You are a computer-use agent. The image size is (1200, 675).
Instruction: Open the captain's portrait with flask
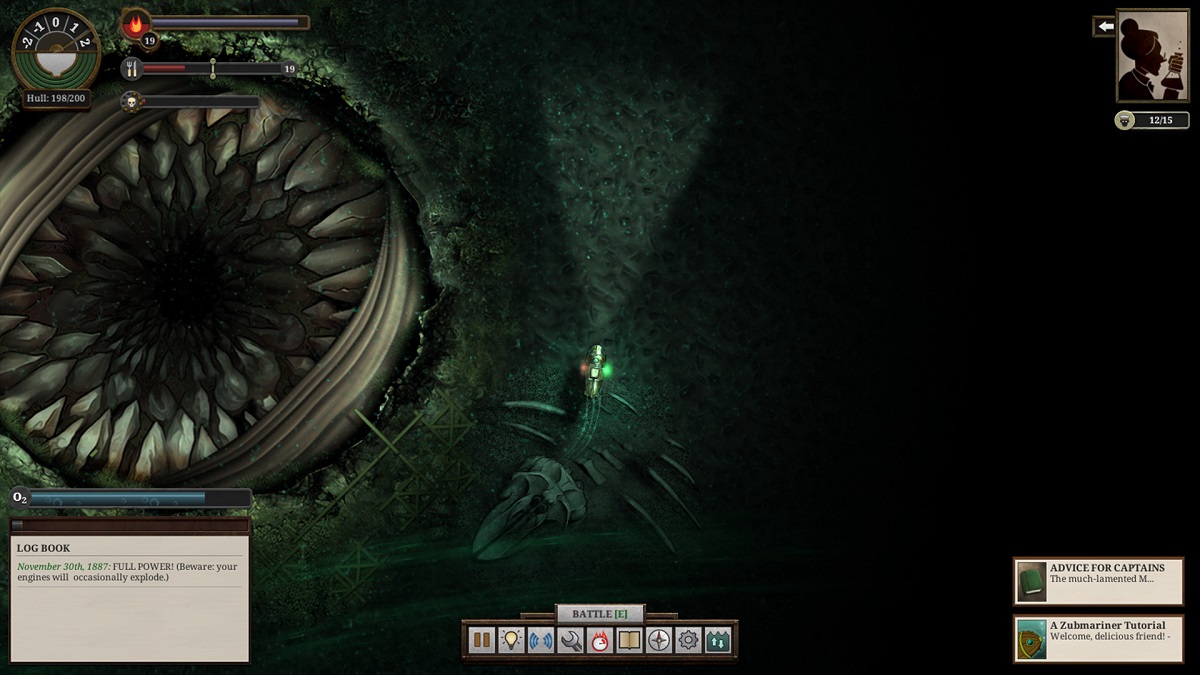pyautogui.click(x=1152, y=56)
